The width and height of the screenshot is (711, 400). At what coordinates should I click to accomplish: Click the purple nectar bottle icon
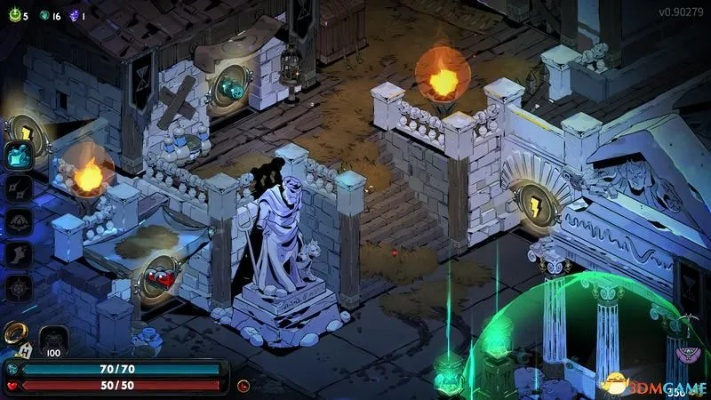(x=72, y=16)
